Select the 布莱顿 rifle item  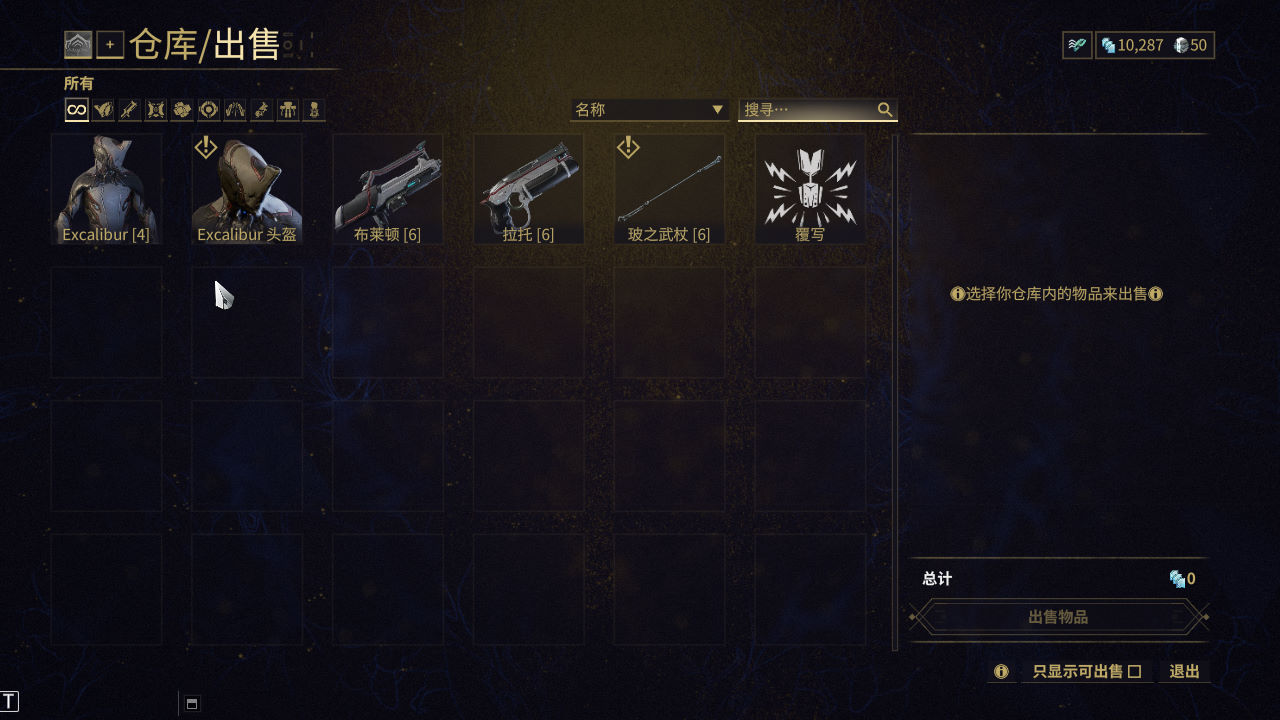387,189
